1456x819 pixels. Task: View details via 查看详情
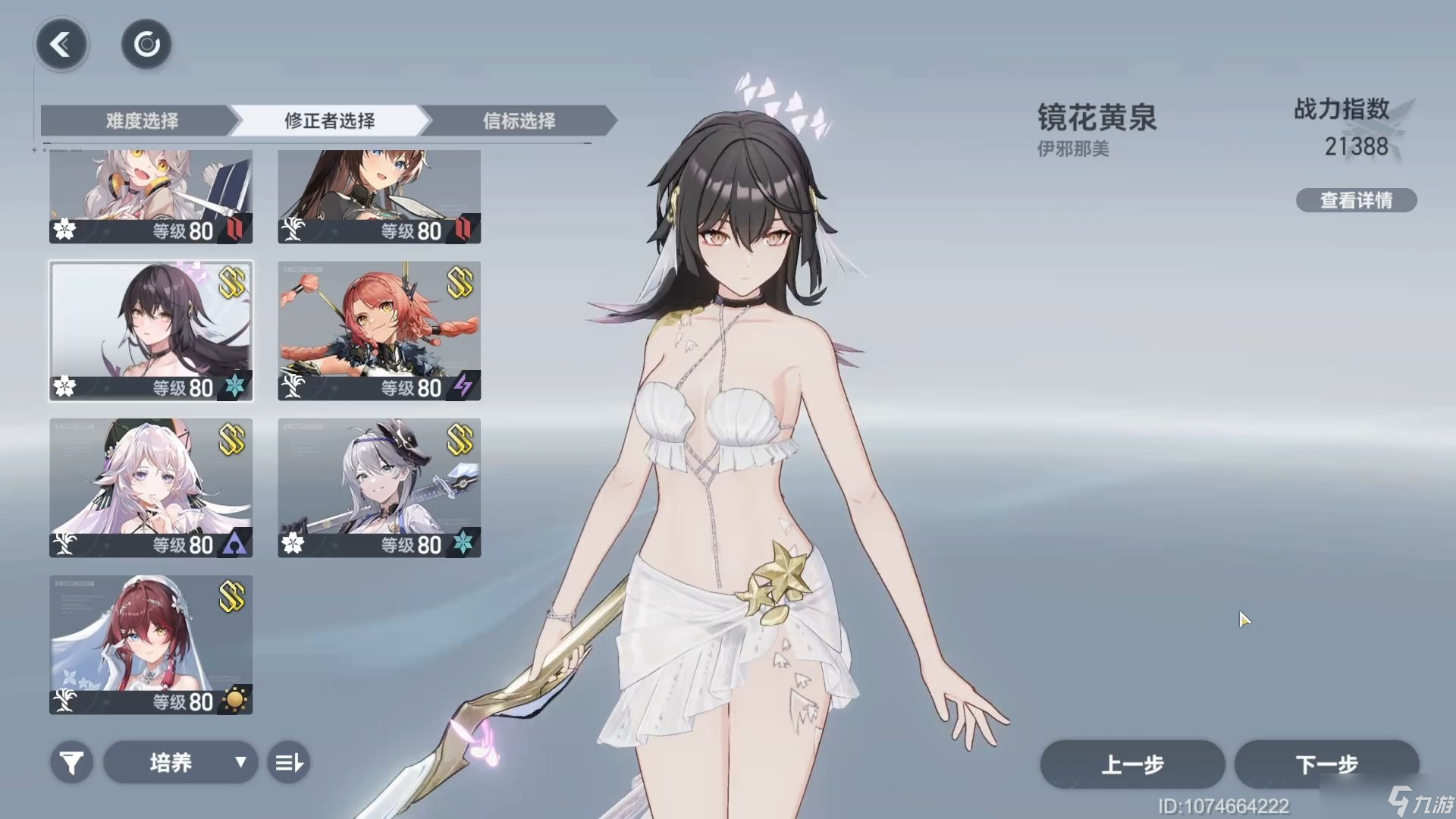[1356, 200]
